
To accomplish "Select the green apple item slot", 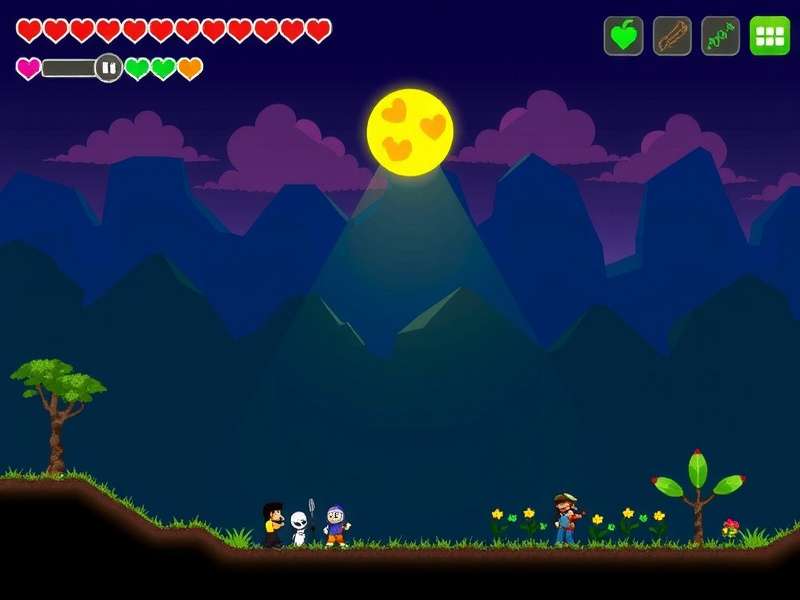I will (x=623, y=36).
